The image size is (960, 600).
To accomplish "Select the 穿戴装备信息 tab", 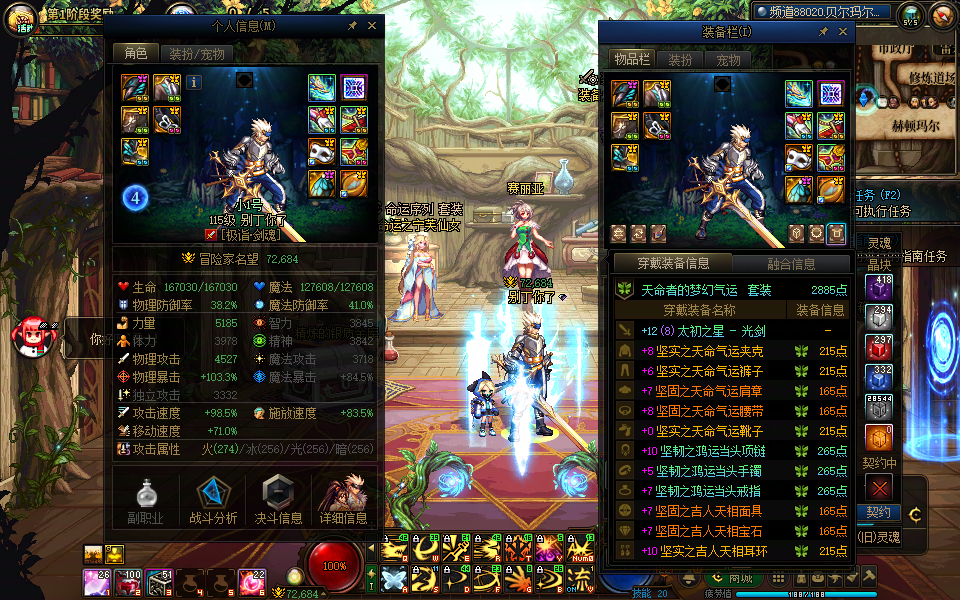I will click(673, 264).
